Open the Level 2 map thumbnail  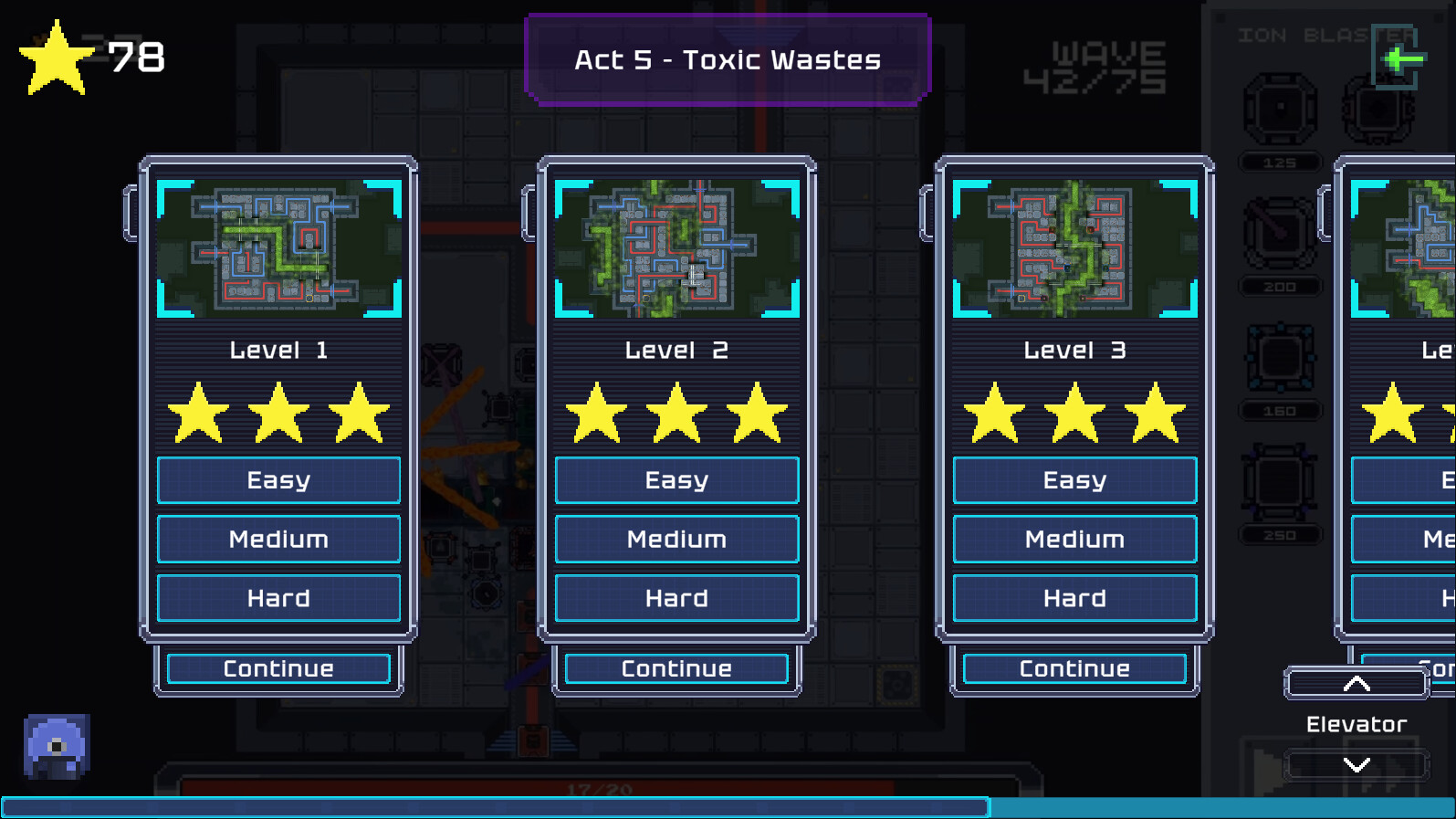click(x=676, y=250)
